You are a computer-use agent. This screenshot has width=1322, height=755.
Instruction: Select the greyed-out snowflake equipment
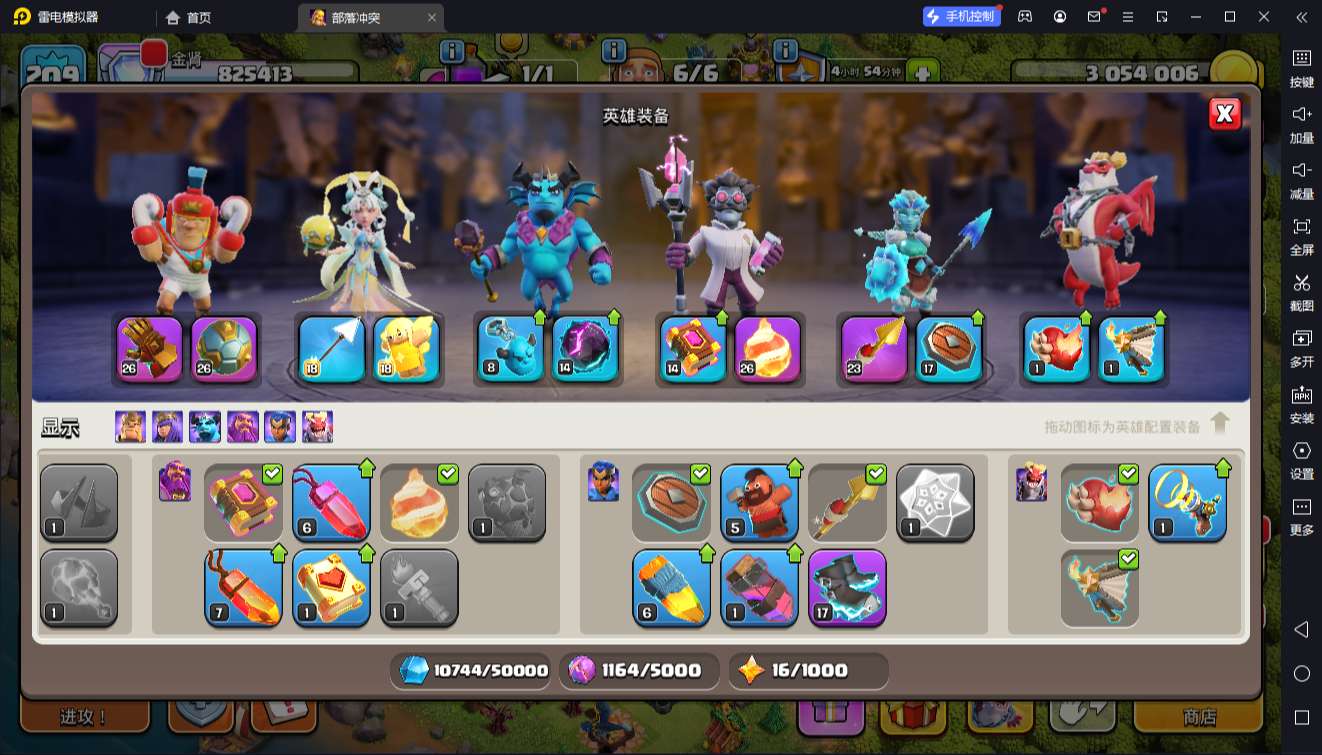click(935, 503)
